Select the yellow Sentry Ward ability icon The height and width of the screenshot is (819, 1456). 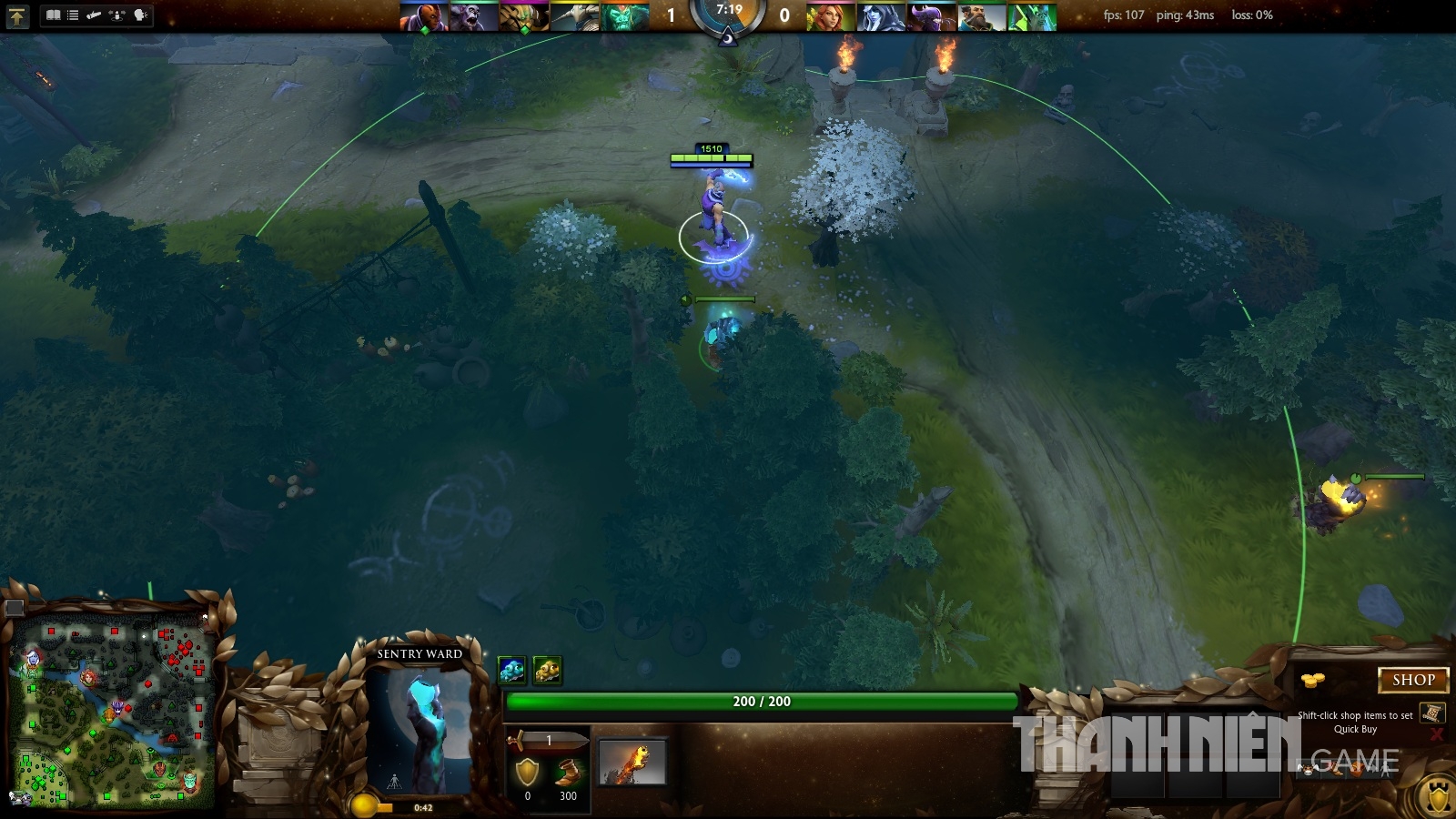point(547,669)
